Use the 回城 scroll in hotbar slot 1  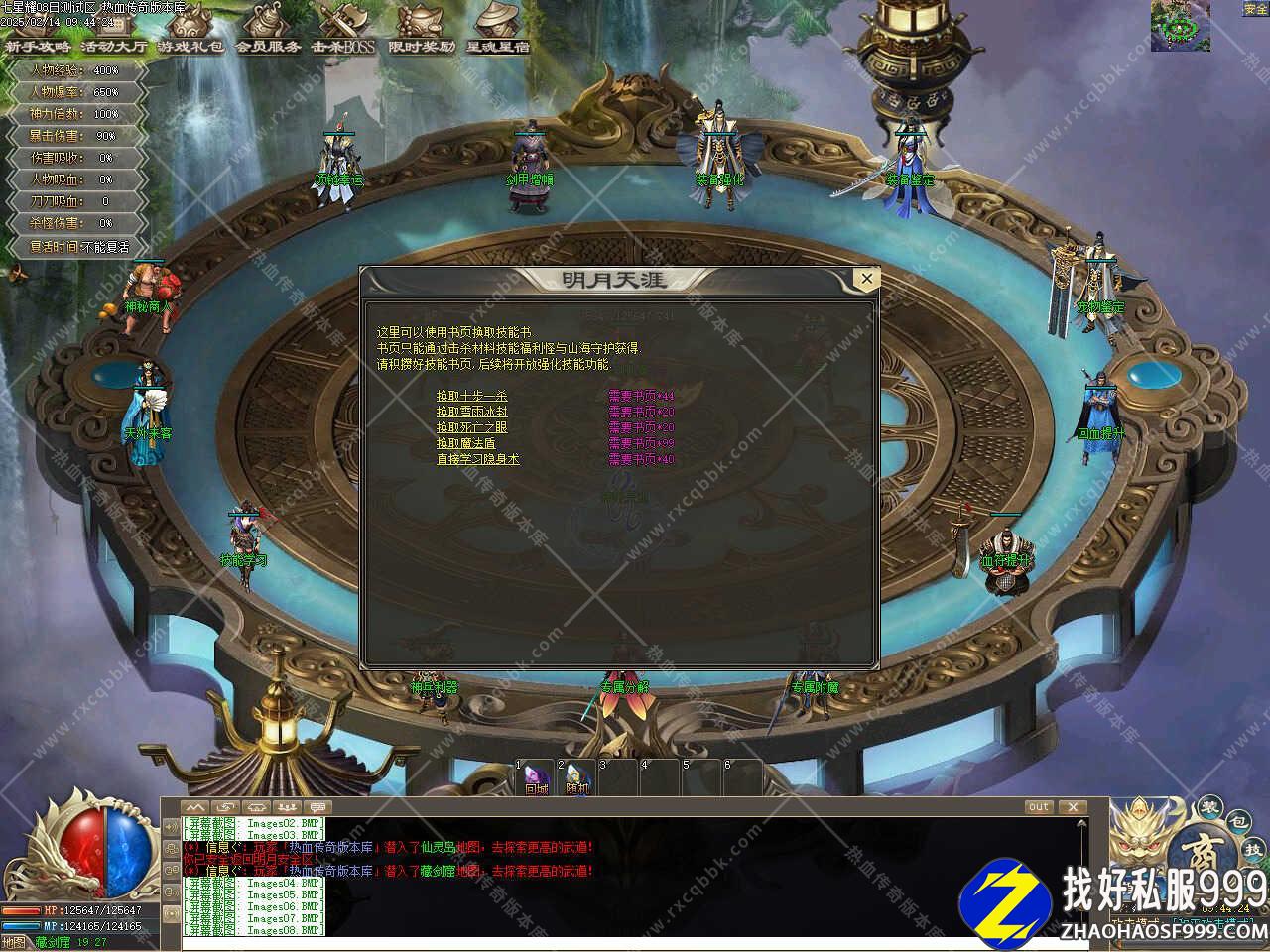click(x=536, y=778)
